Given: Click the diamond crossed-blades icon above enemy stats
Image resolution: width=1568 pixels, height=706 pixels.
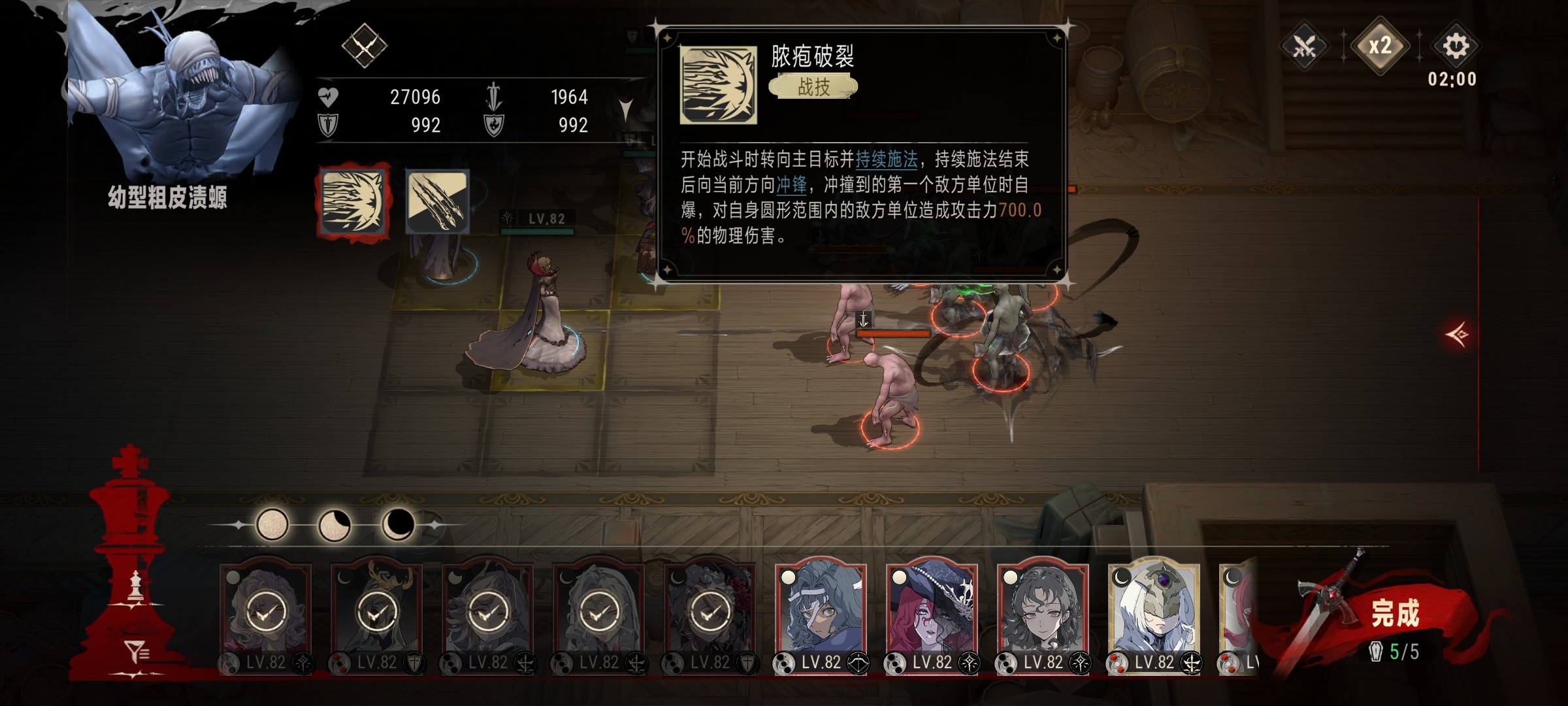Looking at the screenshot, I should coord(364,46).
